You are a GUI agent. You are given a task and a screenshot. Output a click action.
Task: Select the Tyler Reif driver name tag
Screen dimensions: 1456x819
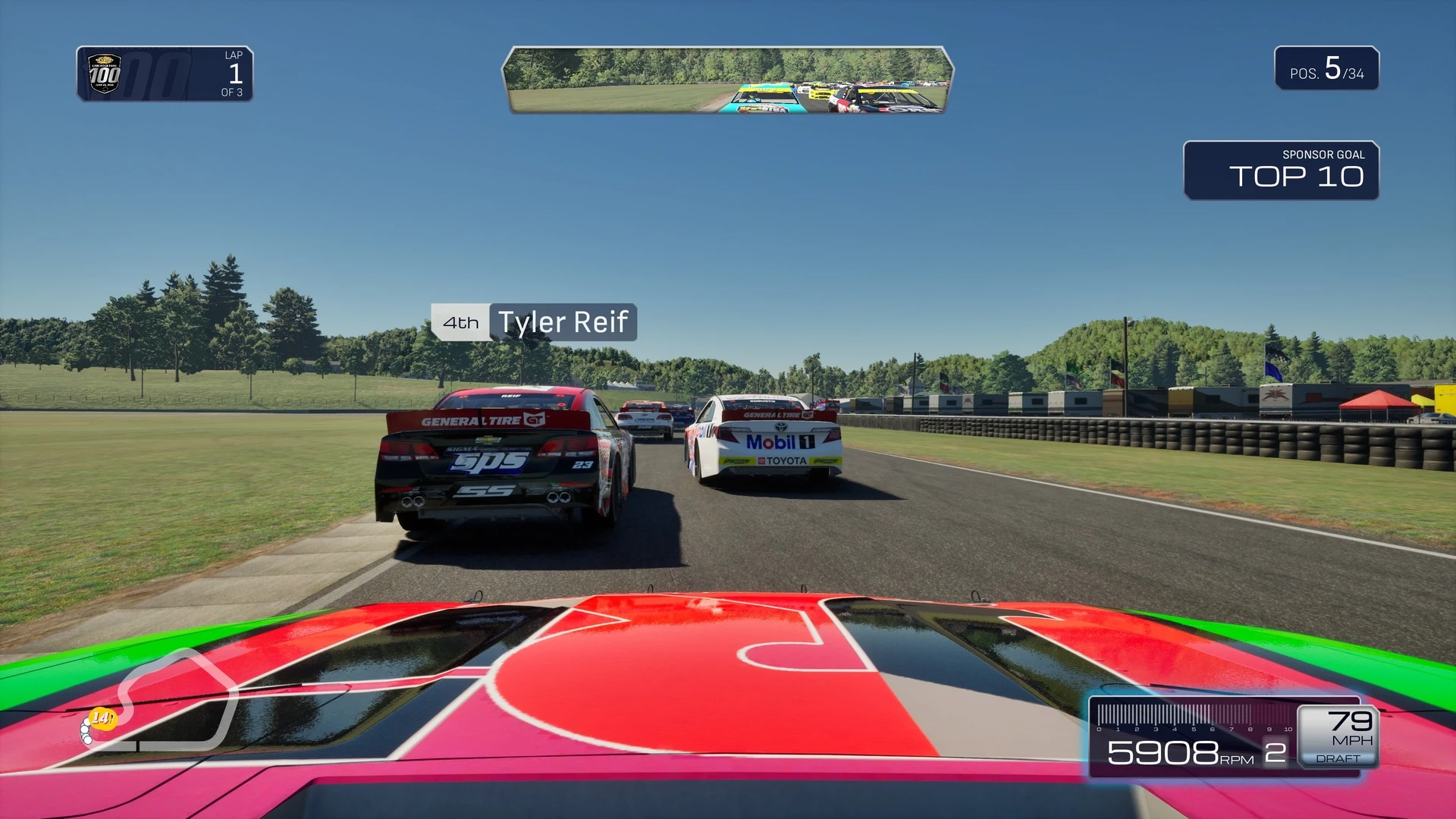pyautogui.click(x=534, y=322)
